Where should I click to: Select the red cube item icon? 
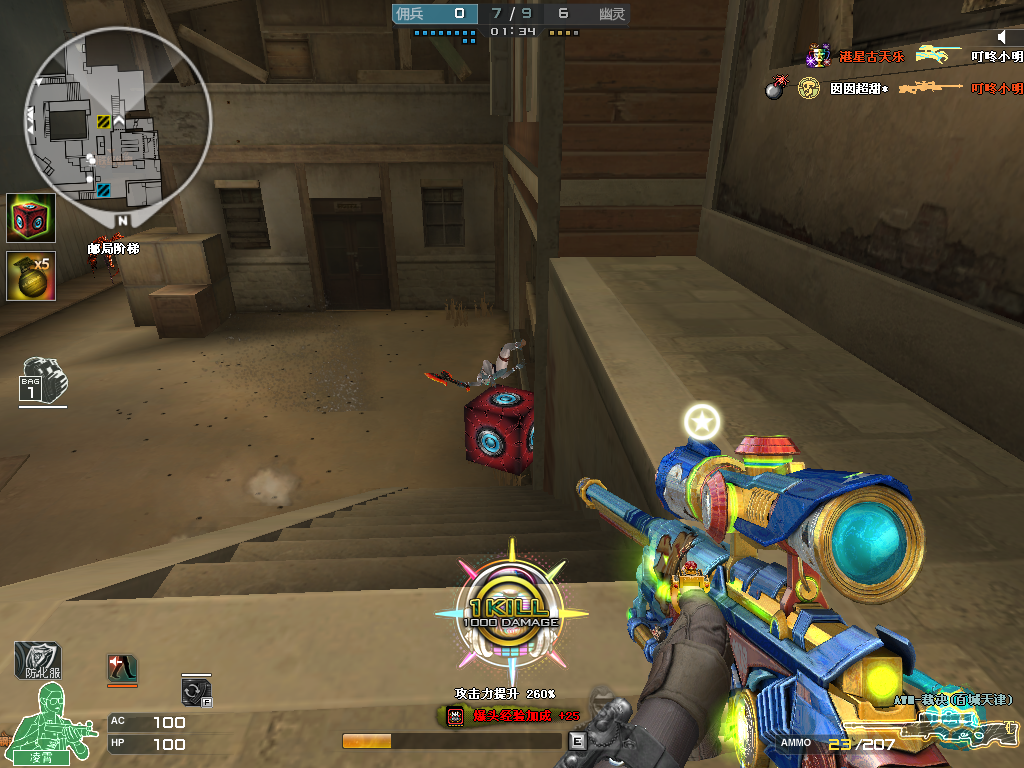click(x=31, y=218)
